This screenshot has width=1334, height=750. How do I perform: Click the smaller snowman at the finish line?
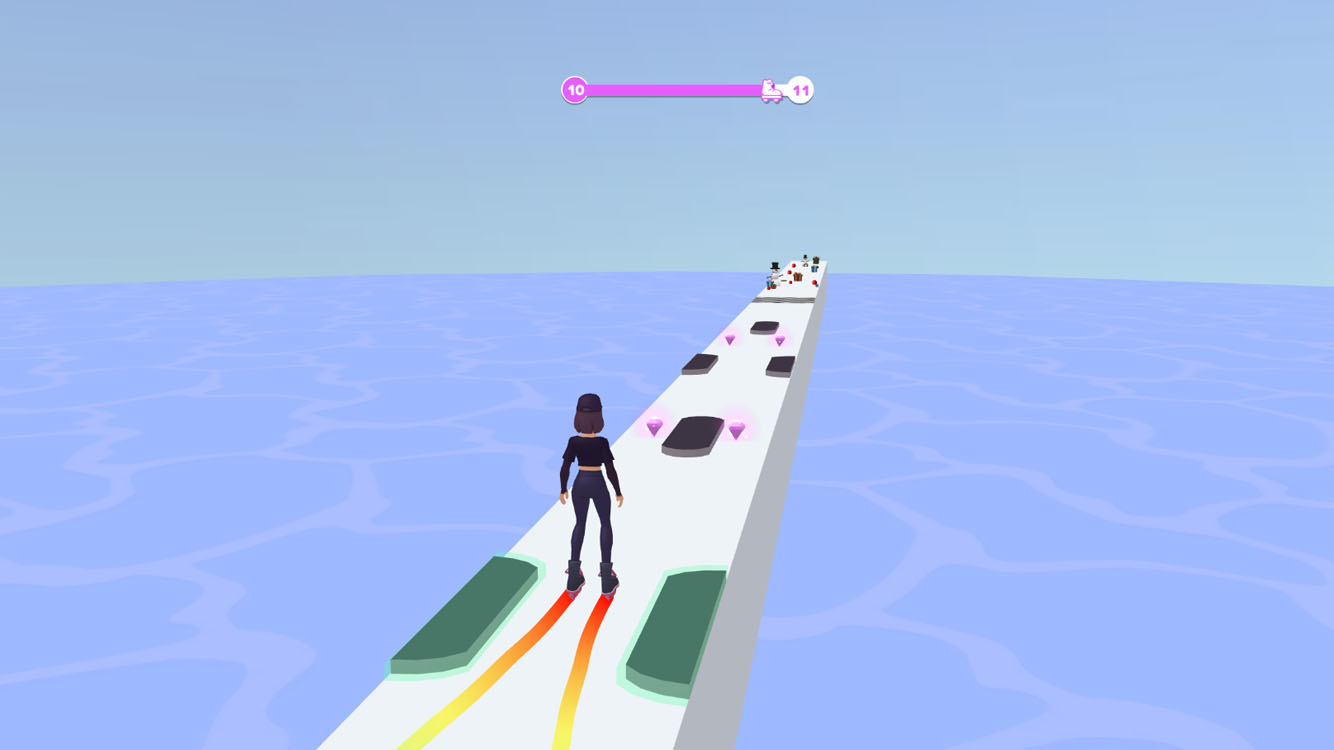pyautogui.click(x=805, y=260)
